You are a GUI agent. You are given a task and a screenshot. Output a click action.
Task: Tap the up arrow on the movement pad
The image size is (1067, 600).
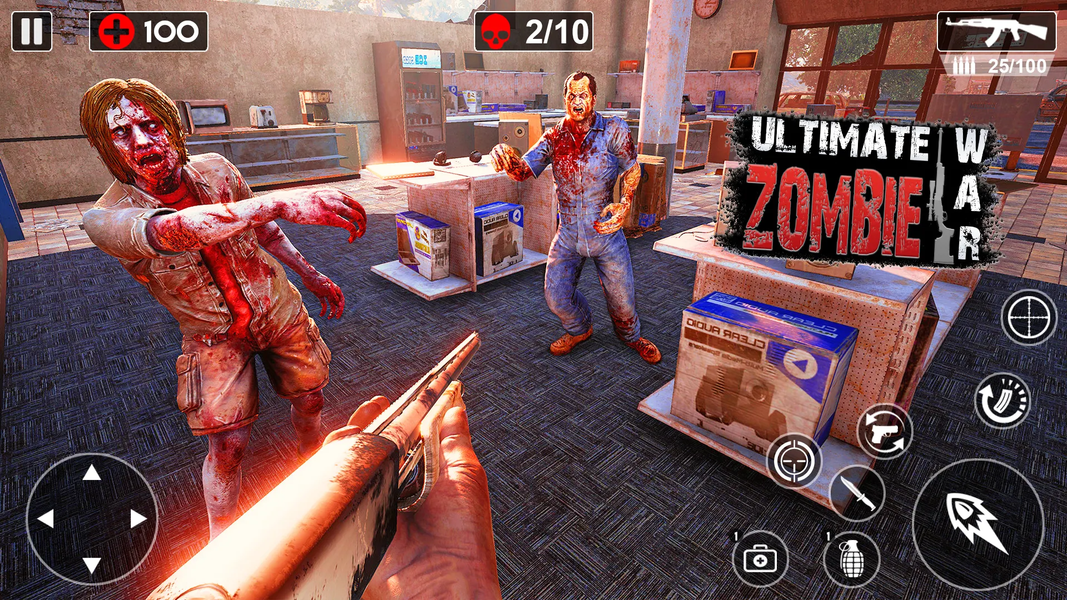point(91,472)
